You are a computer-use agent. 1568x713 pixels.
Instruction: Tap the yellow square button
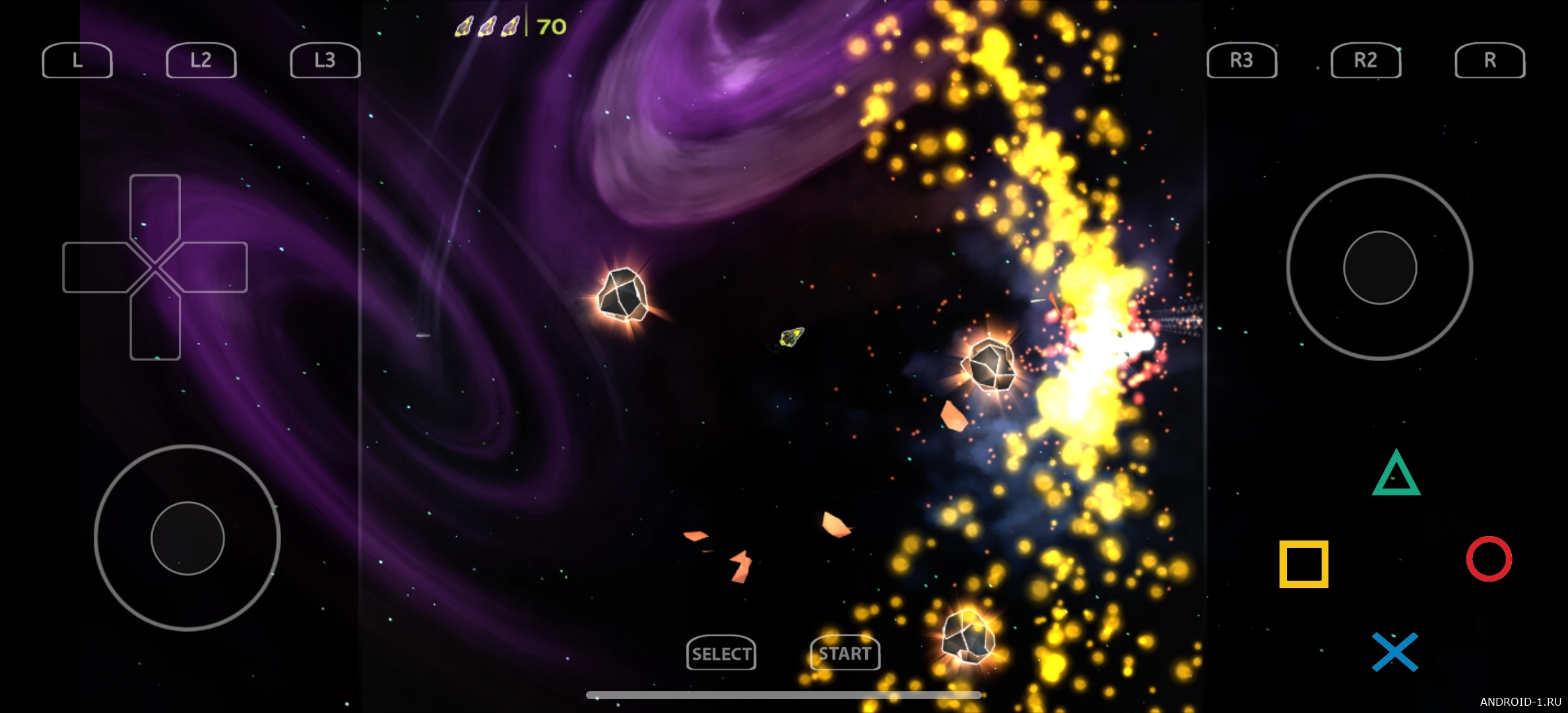(1303, 564)
